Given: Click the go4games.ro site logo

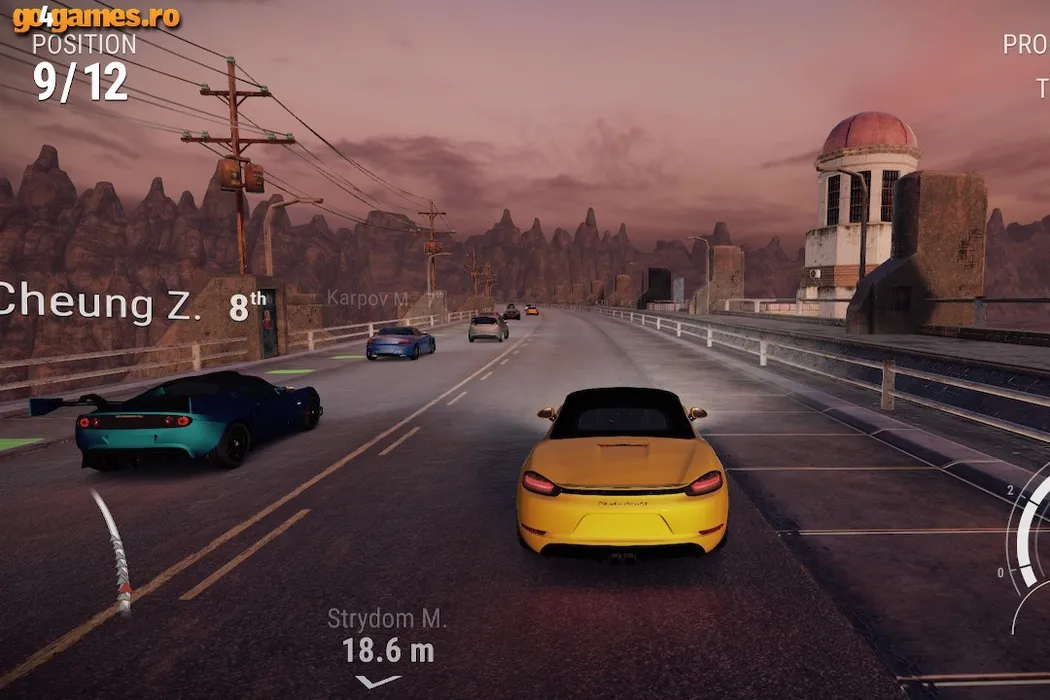Looking at the screenshot, I should [96, 17].
